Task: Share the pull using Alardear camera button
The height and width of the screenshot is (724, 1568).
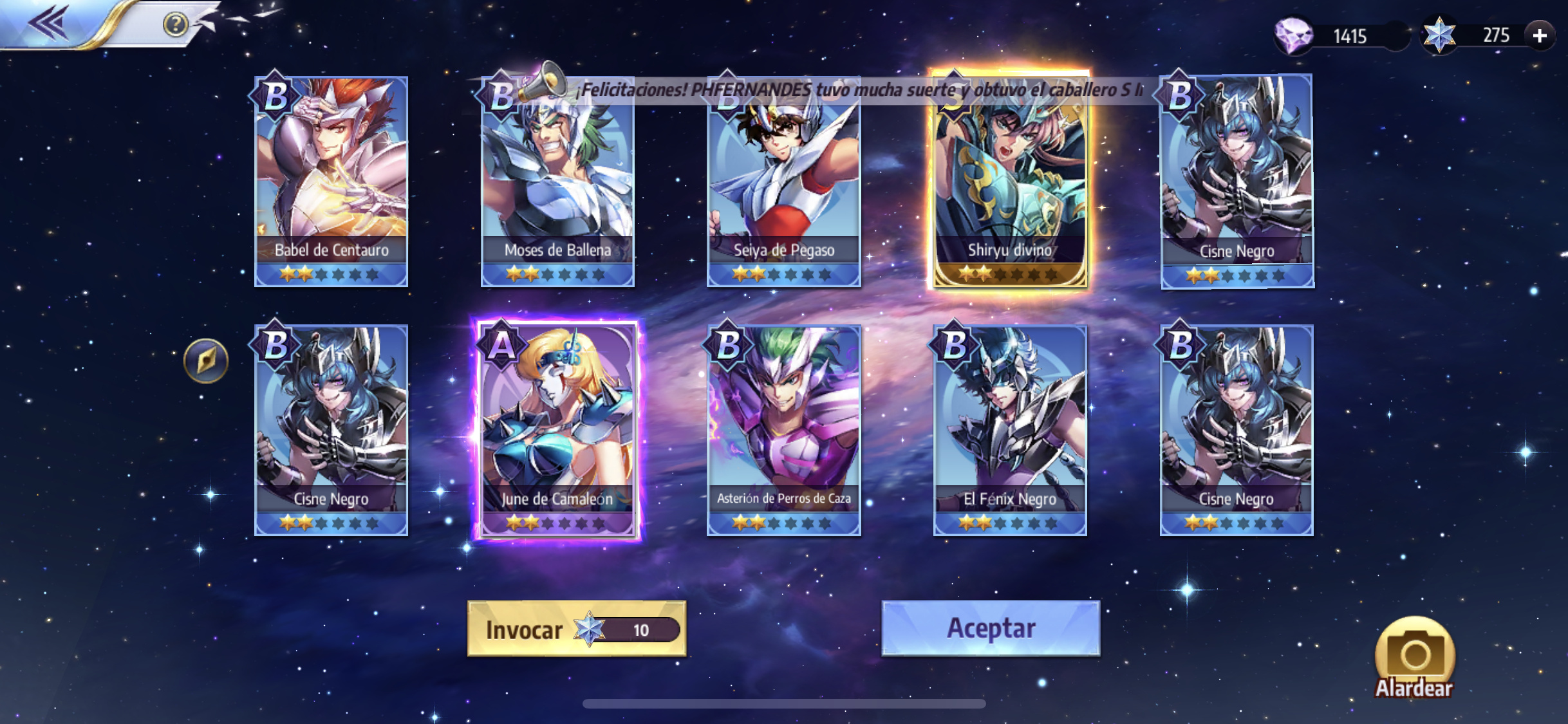Action: point(1414,658)
